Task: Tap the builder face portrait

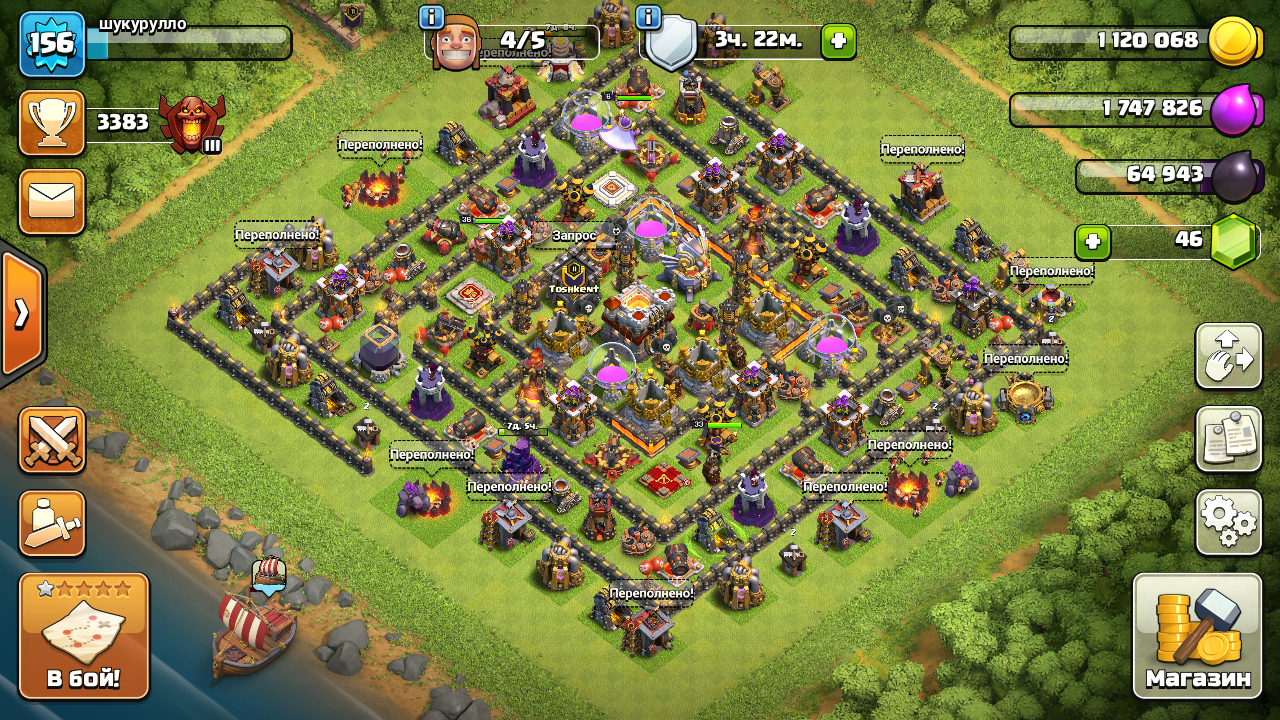Action: point(456,43)
